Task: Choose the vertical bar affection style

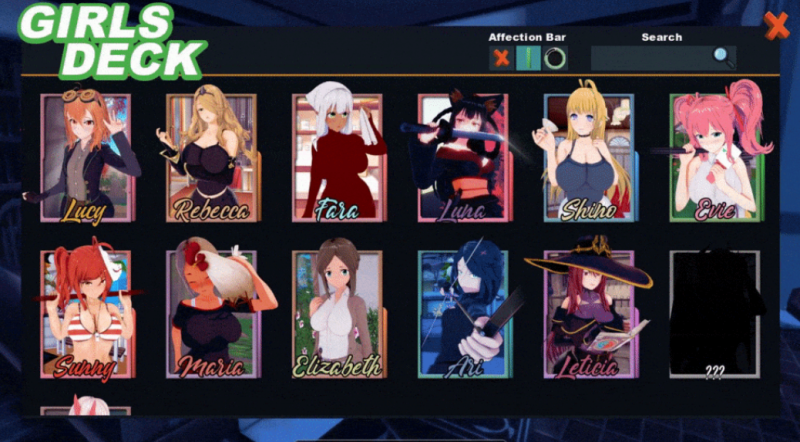Action: coord(528,58)
